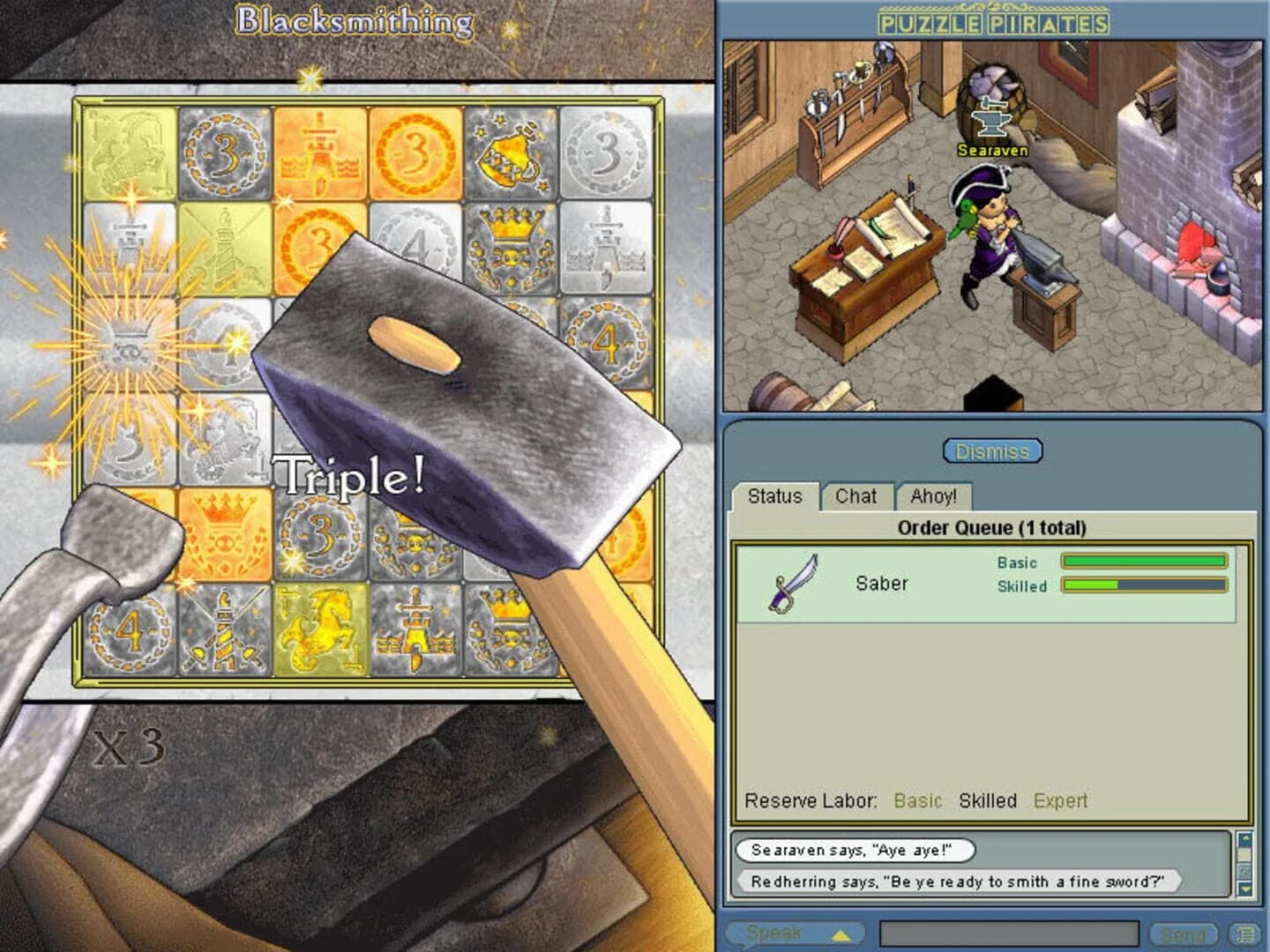Toggle Skilled reserve labor
The width and height of the screenshot is (1270, 952).
[x=987, y=801]
